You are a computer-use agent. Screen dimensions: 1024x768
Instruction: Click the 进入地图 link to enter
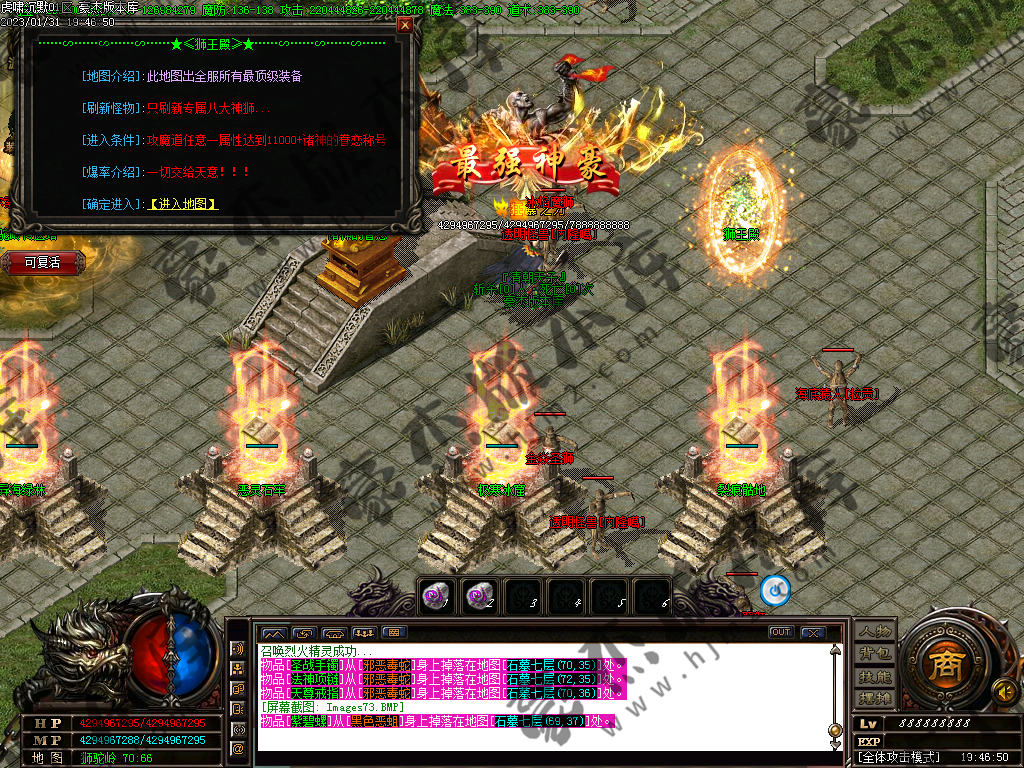tap(183, 204)
